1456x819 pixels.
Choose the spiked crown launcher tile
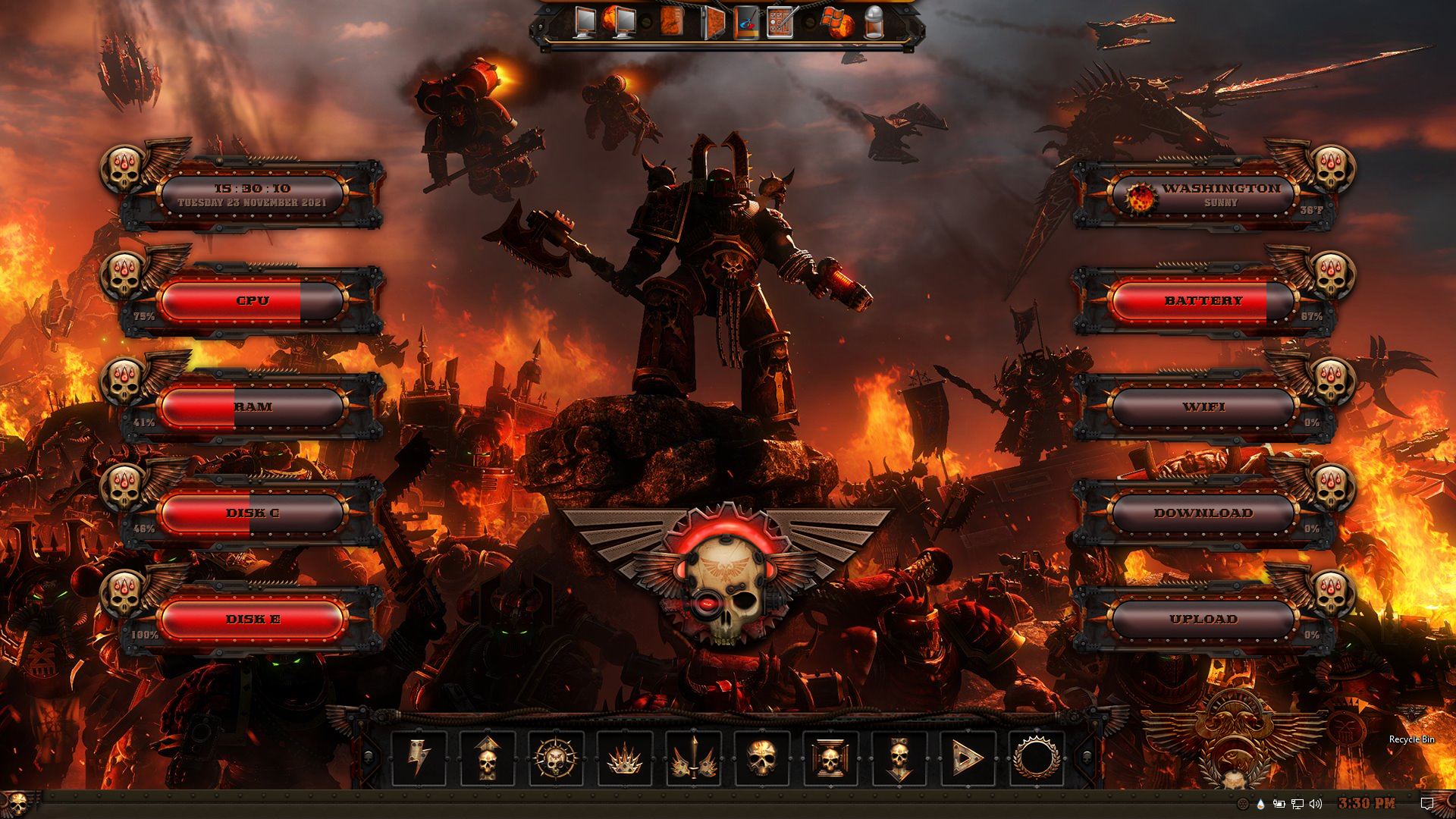[x=625, y=758]
